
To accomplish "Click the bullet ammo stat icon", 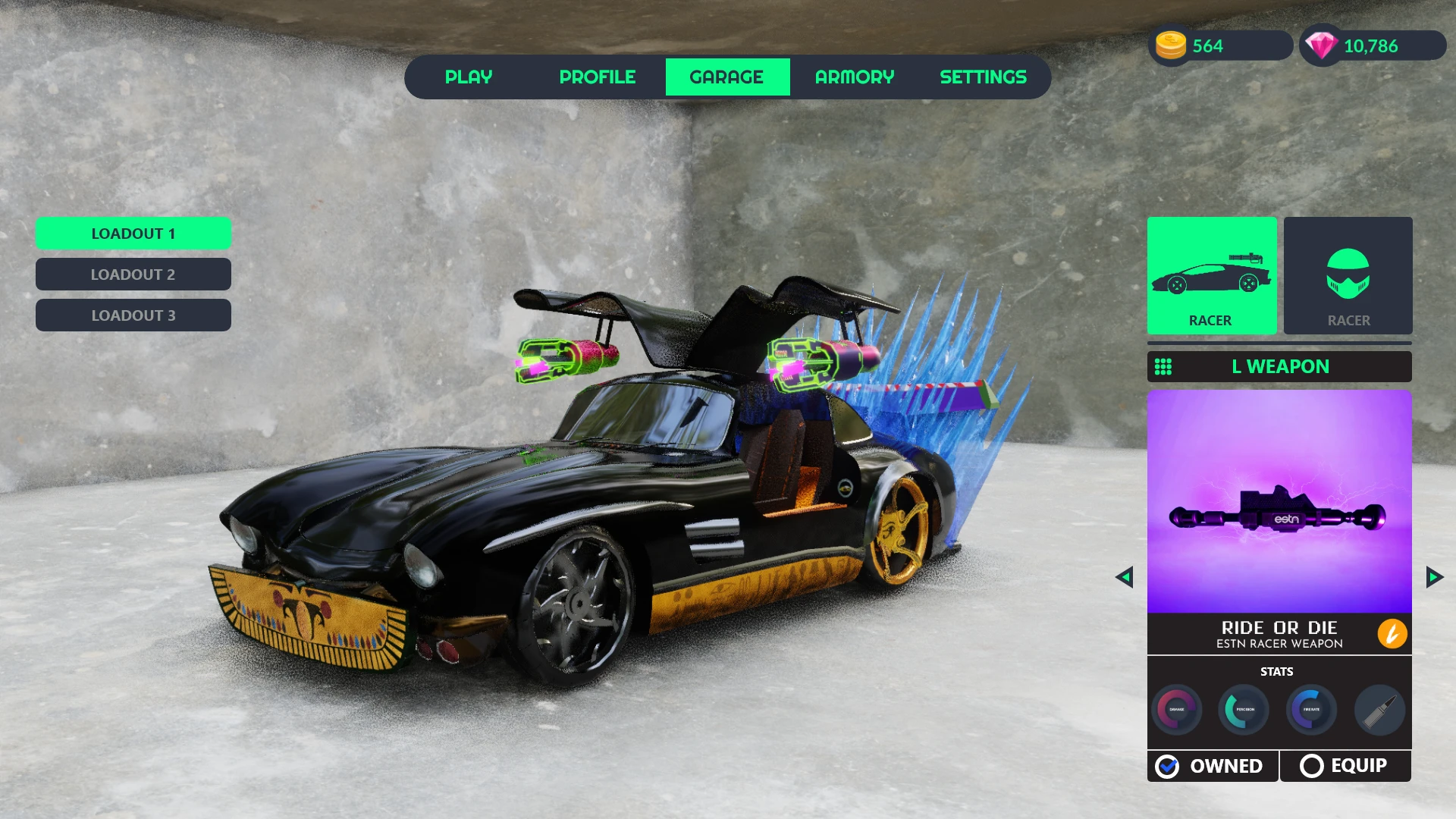I will pos(1379,710).
